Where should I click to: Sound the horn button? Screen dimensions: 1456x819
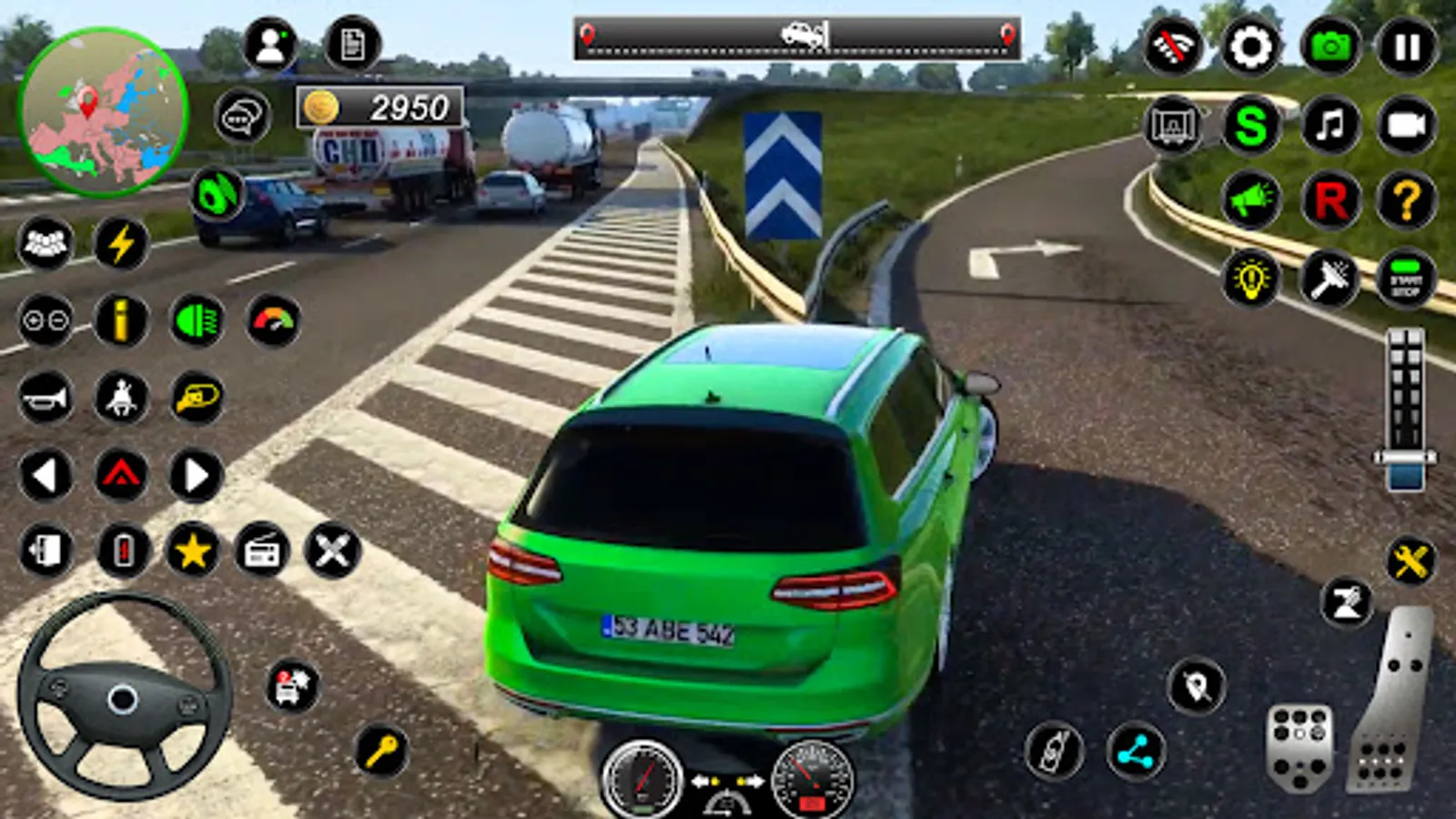click(45, 398)
